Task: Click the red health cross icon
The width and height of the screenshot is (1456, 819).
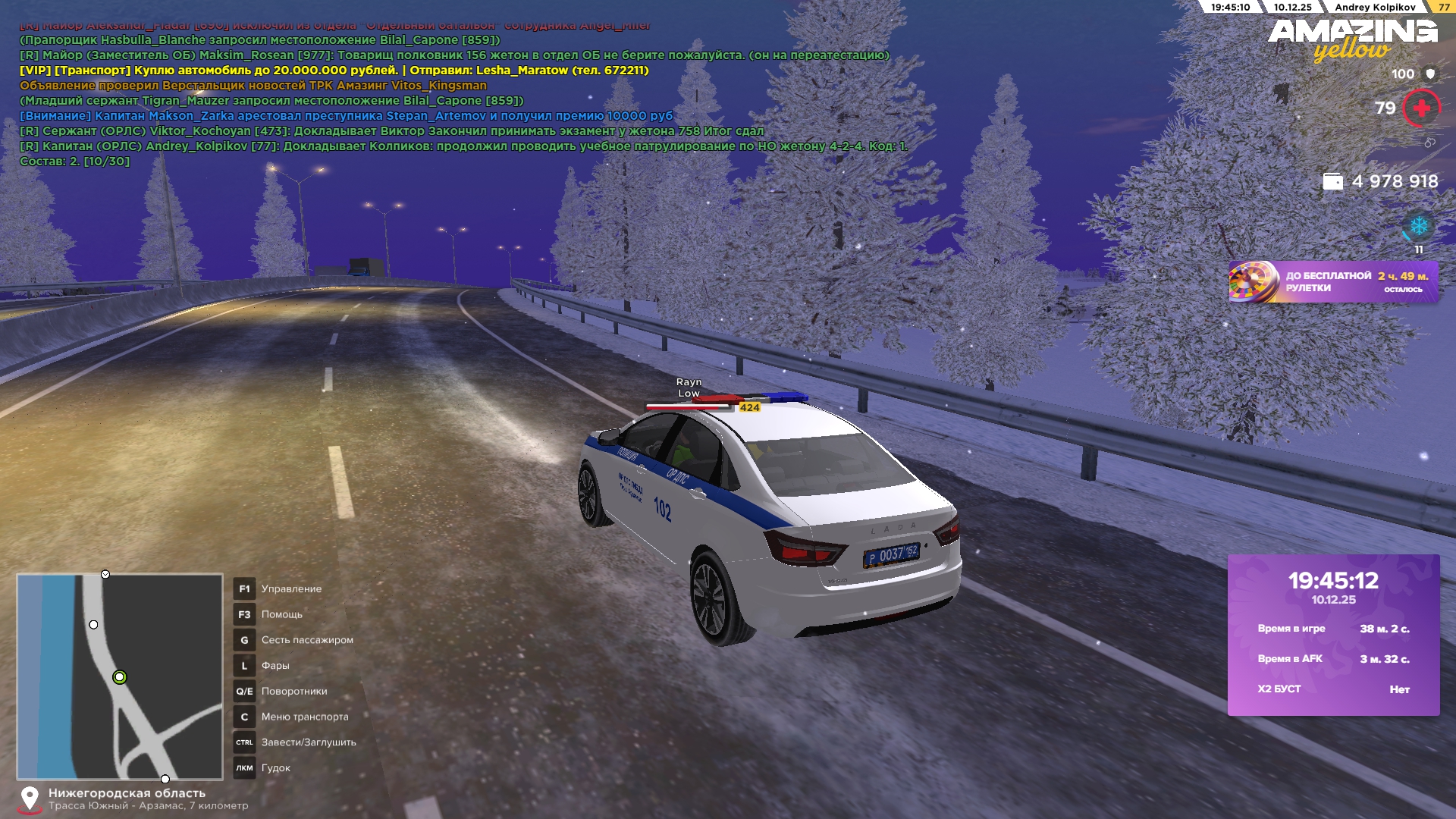Action: (1421, 108)
